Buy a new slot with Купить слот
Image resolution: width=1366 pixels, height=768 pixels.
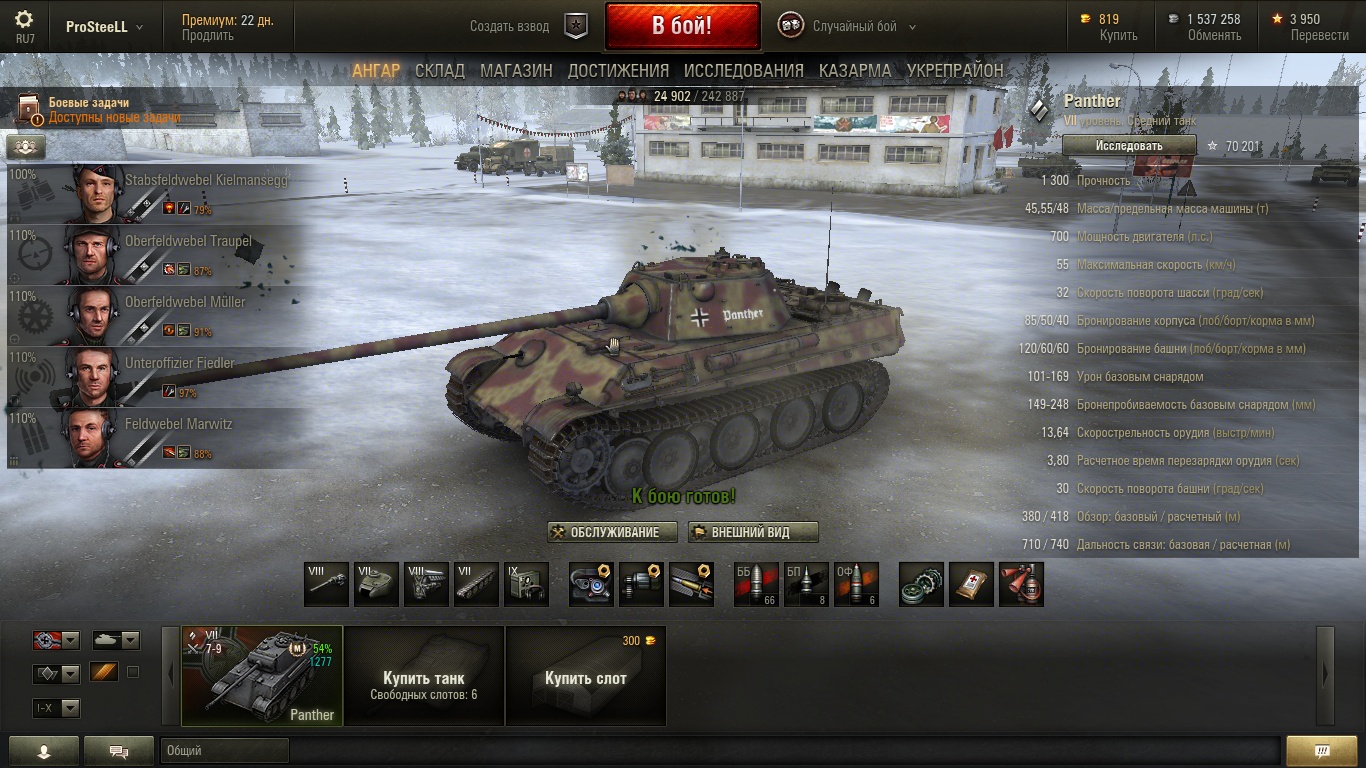[585, 676]
